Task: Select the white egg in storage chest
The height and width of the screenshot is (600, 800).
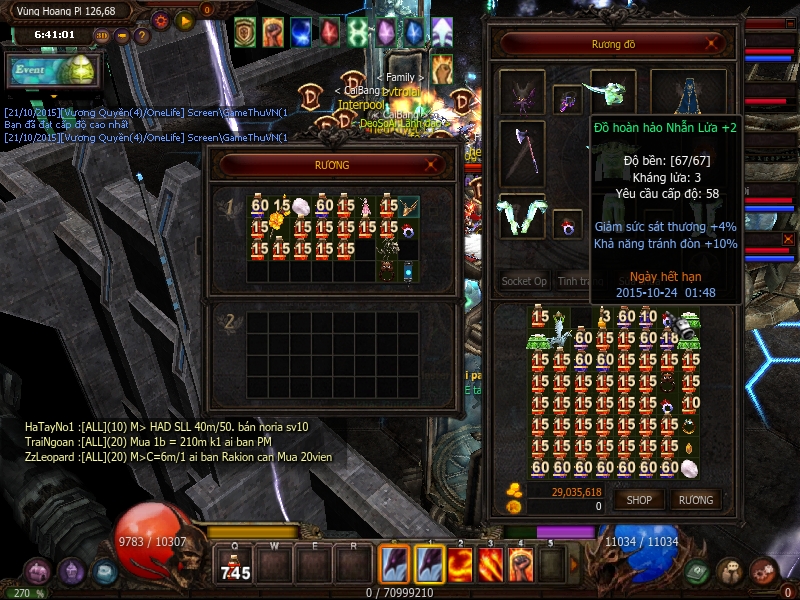Action: click(302, 207)
